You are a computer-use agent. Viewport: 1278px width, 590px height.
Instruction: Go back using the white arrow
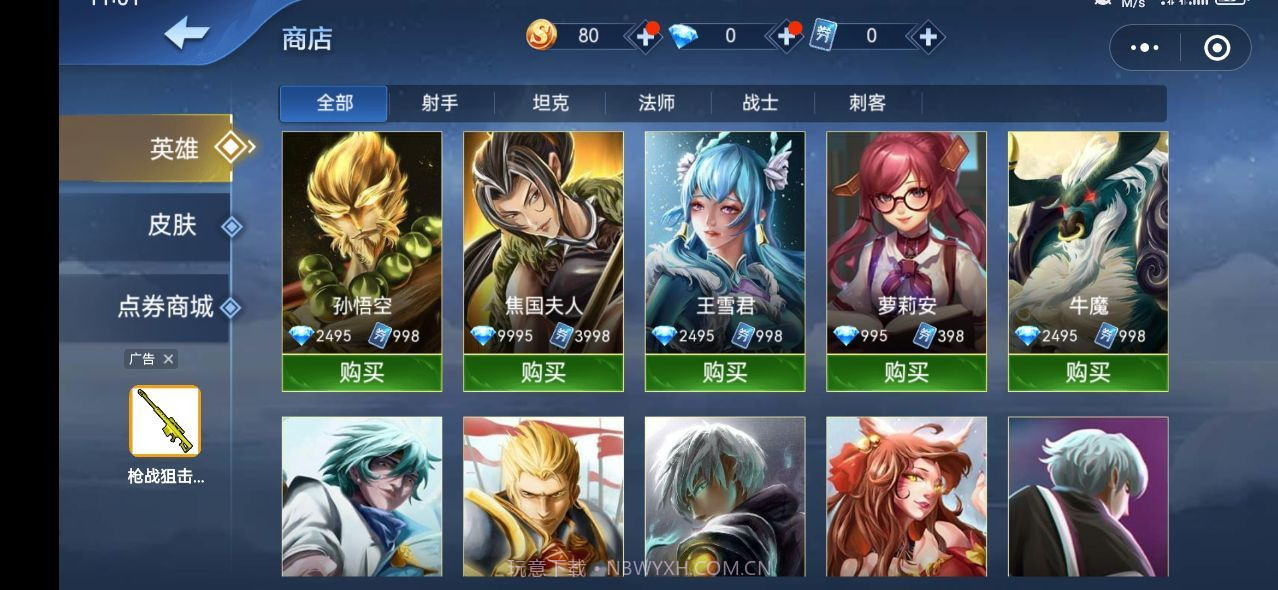(x=186, y=34)
